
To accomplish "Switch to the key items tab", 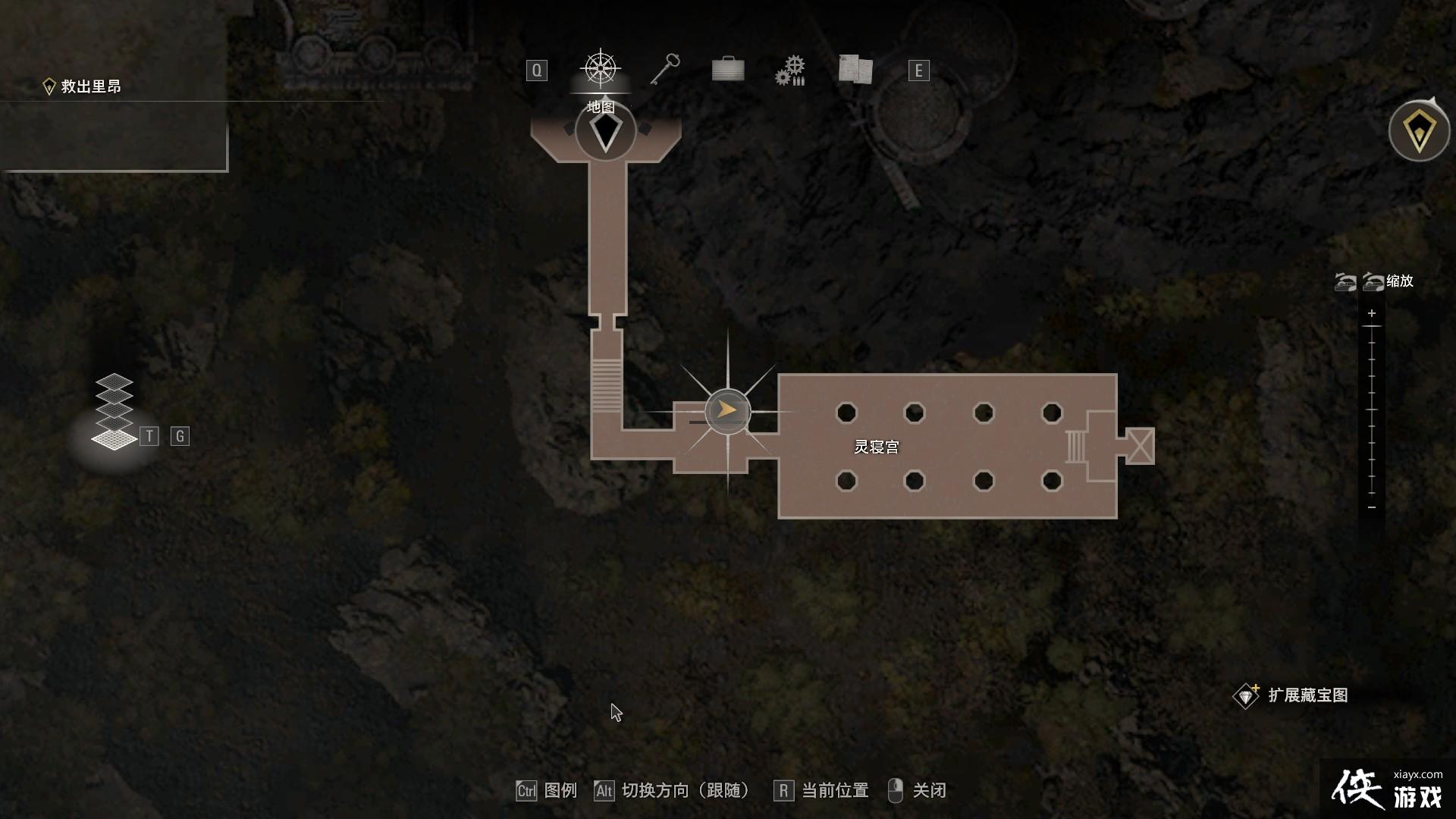I will pyautogui.click(x=664, y=70).
